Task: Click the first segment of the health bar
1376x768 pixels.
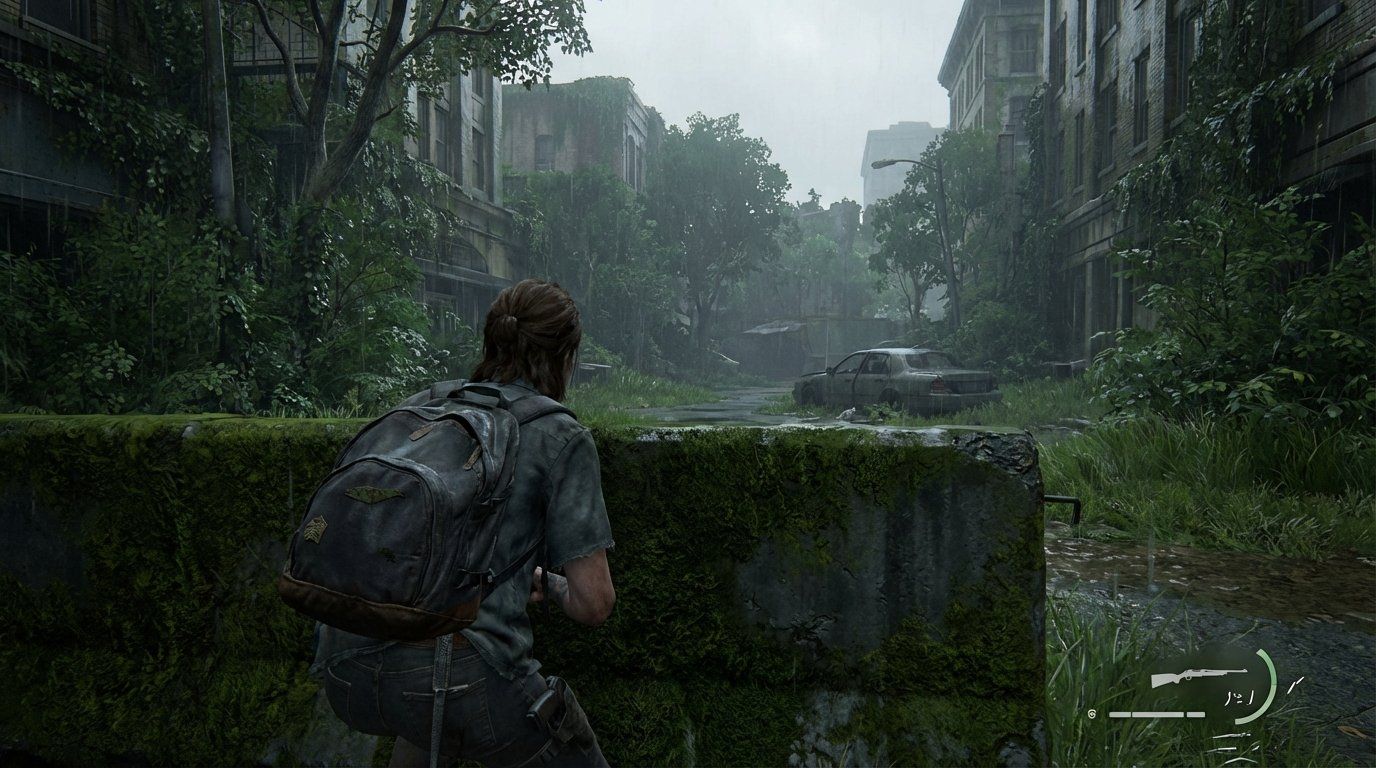Action: (1119, 714)
